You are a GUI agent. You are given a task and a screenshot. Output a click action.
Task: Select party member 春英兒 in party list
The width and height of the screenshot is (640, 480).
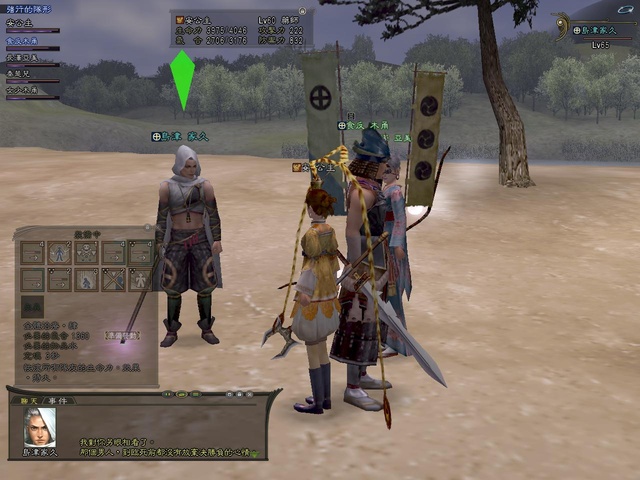(20, 74)
